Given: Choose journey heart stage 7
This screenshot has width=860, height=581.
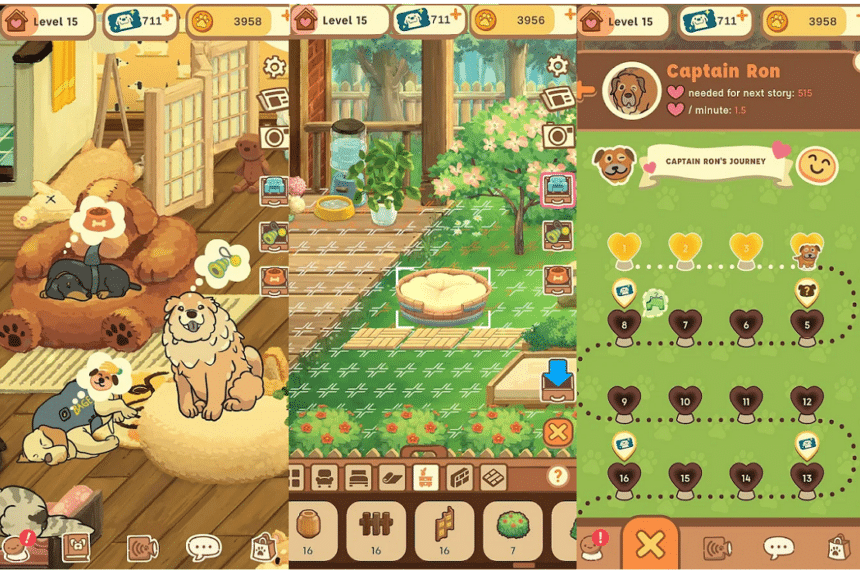Looking at the screenshot, I should click(685, 324).
